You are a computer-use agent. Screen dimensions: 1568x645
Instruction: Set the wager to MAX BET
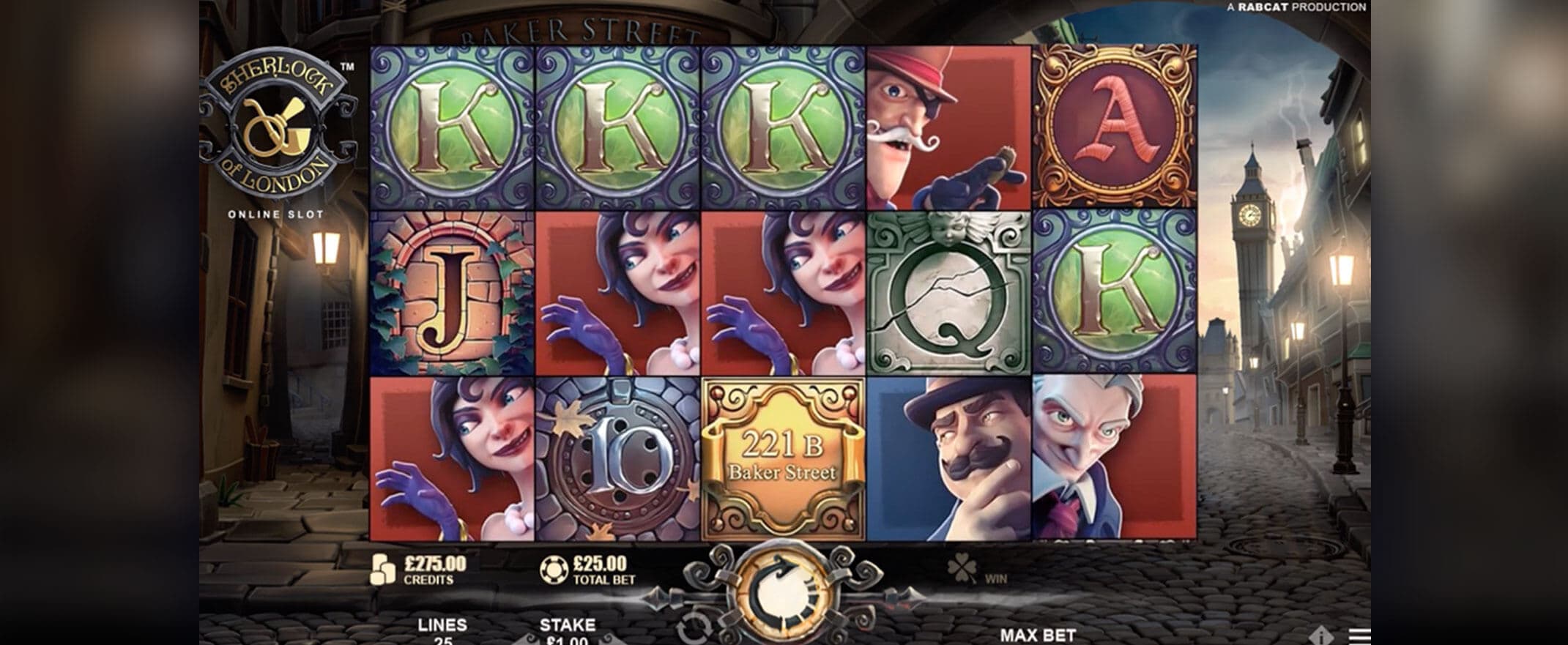tap(1037, 635)
